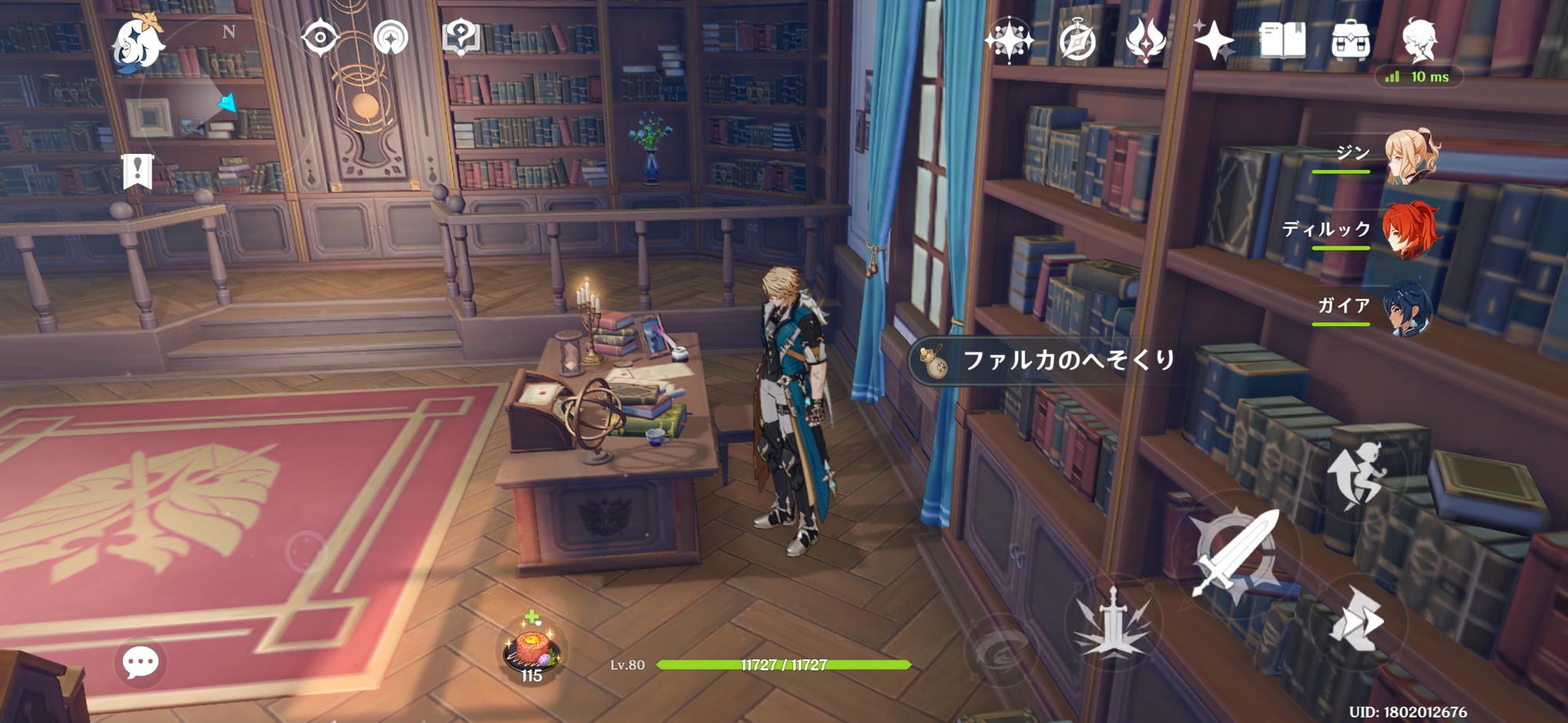Open the battle pass icon
Viewport: 1568px width, 723px height.
(1145, 41)
